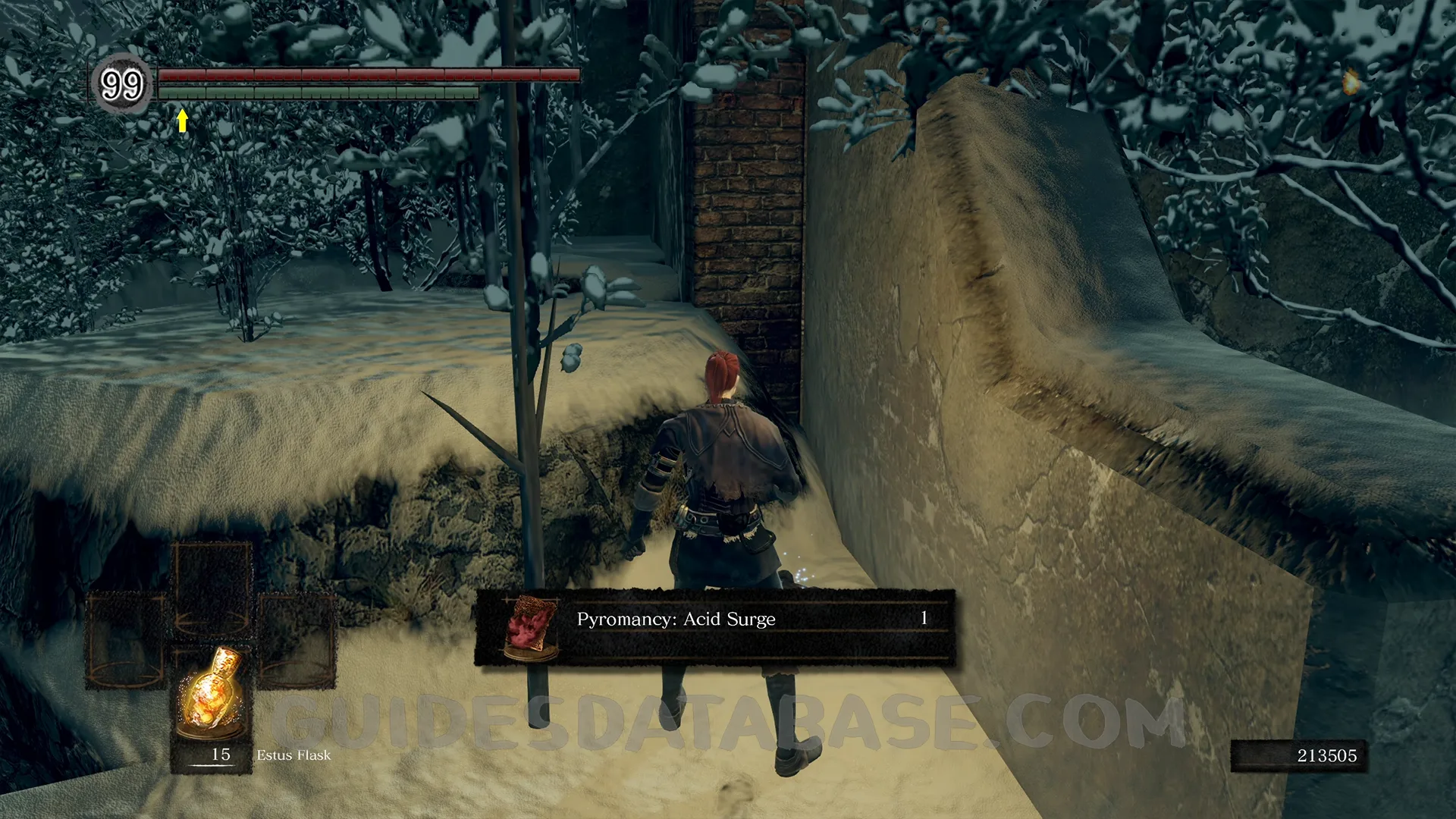The height and width of the screenshot is (819, 1456).
Task: Click the Pyromancy: Acid Surge pickup notification
Action: (x=714, y=627)
